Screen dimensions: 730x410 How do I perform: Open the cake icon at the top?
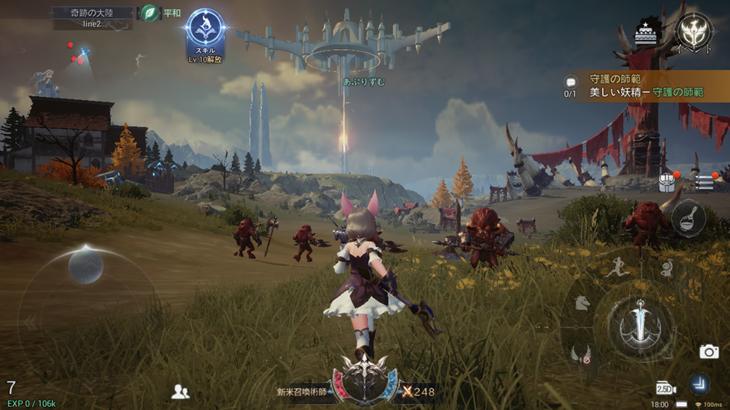(648, 29)
